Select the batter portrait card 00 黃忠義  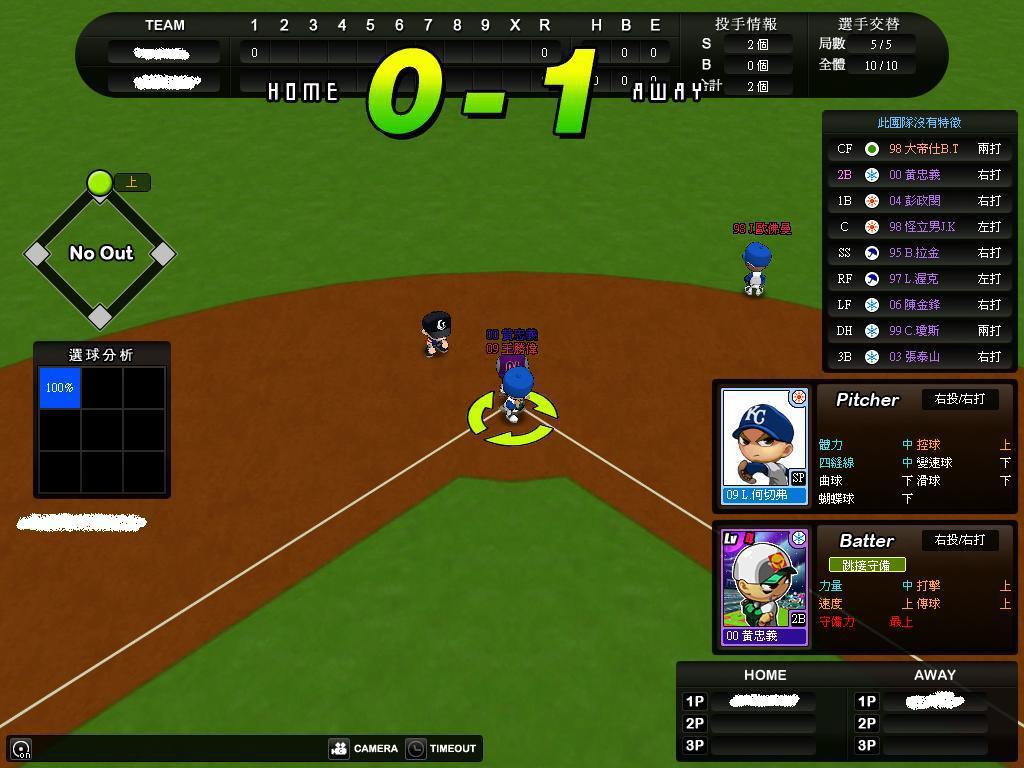(x=765, y=587)
